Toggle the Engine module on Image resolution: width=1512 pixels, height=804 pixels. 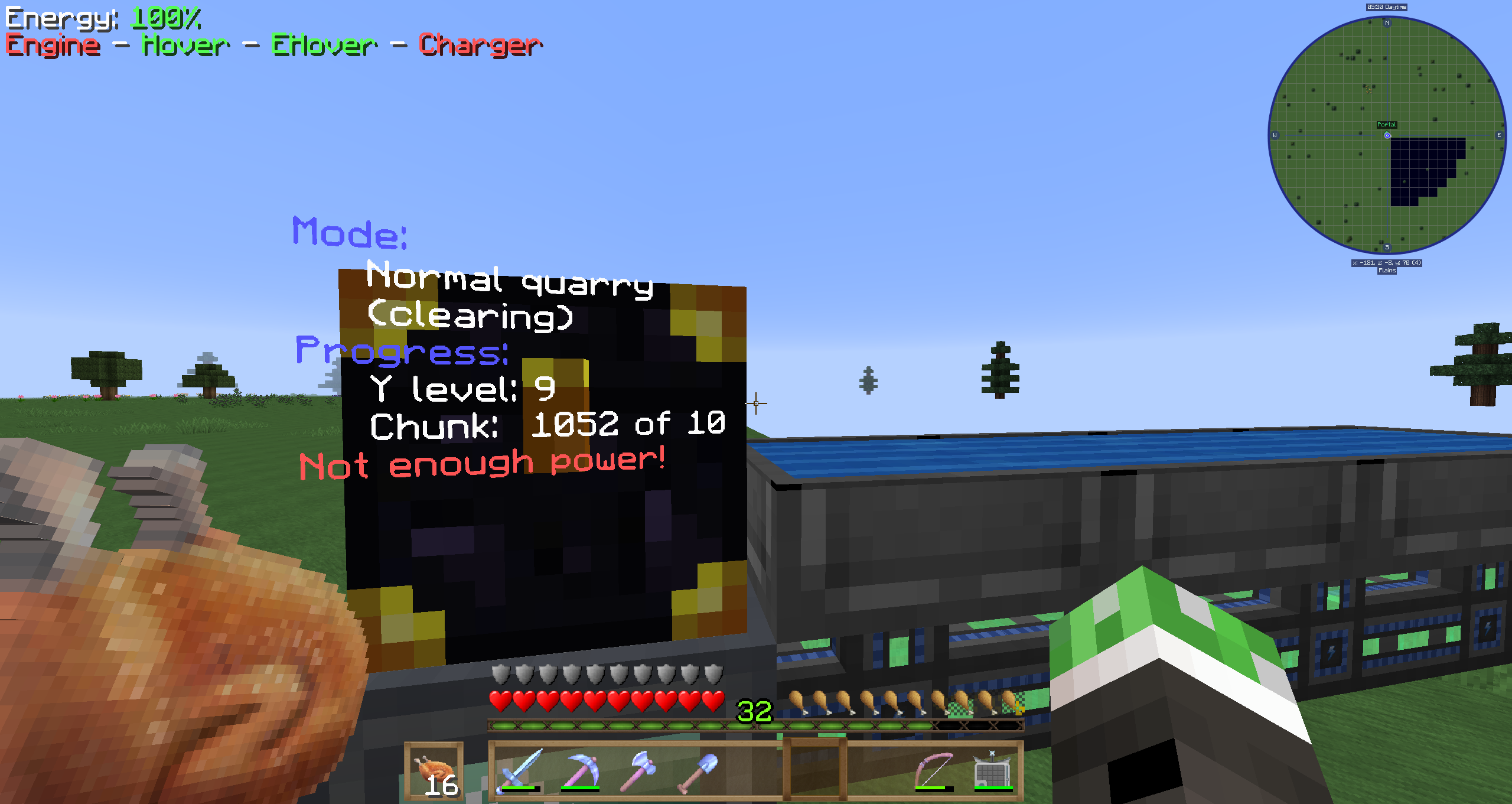click(x=52, y=44)
